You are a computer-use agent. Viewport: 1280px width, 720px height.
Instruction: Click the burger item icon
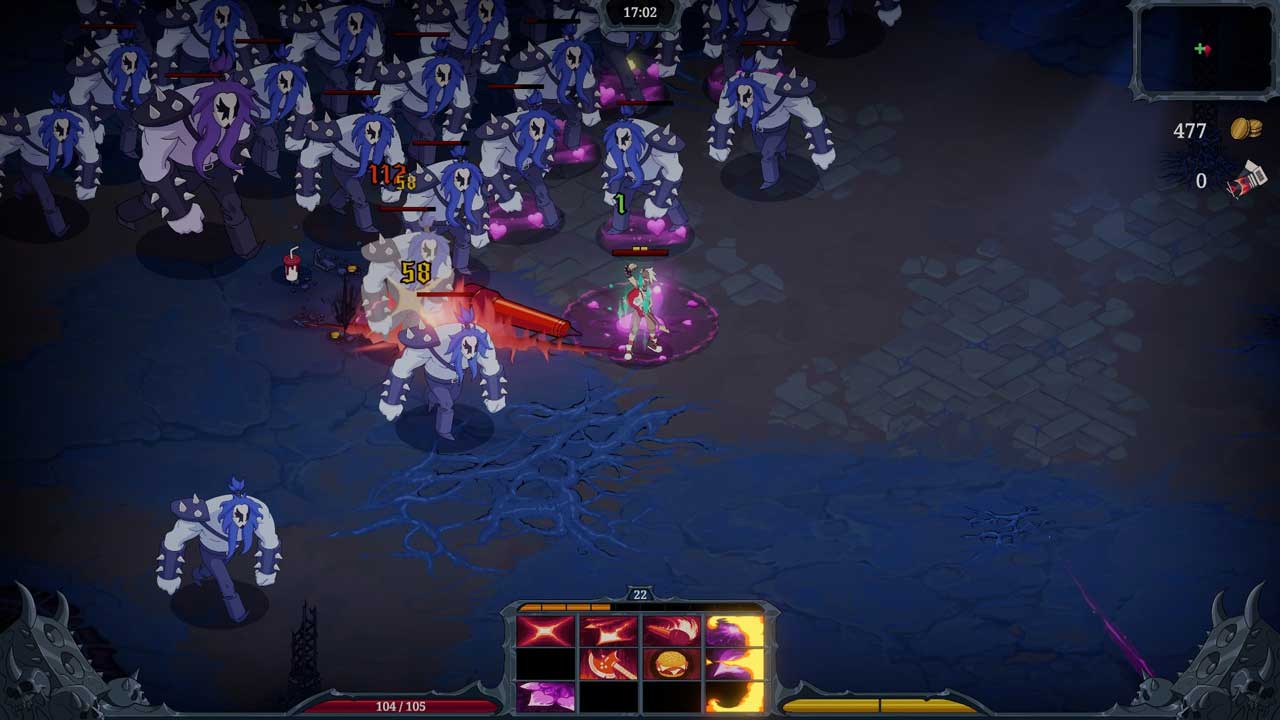(x=671, y=664)
